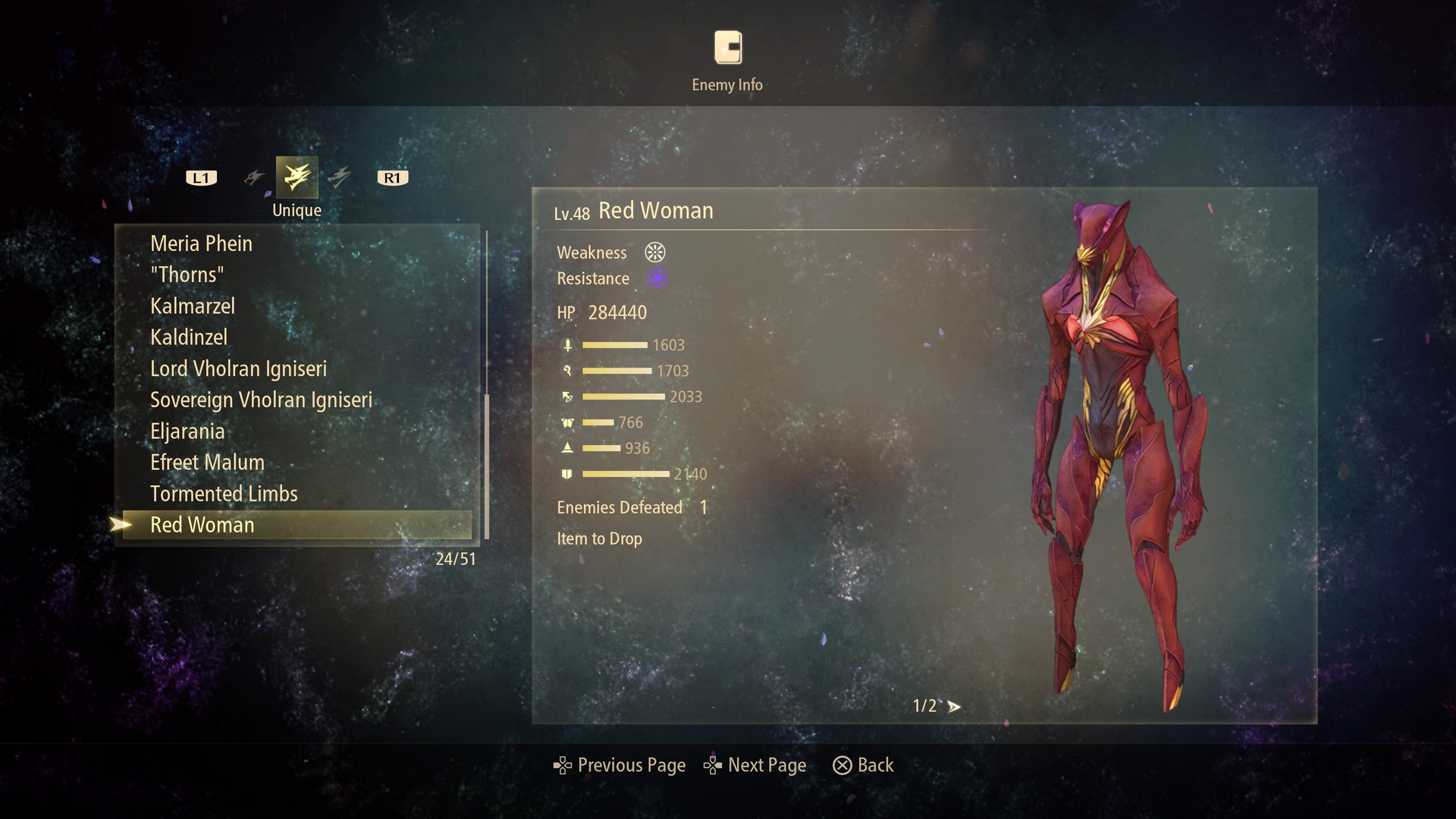This screenshot has height=819, width=1456.
Task: Click the Back option
Action: [864, 765]
